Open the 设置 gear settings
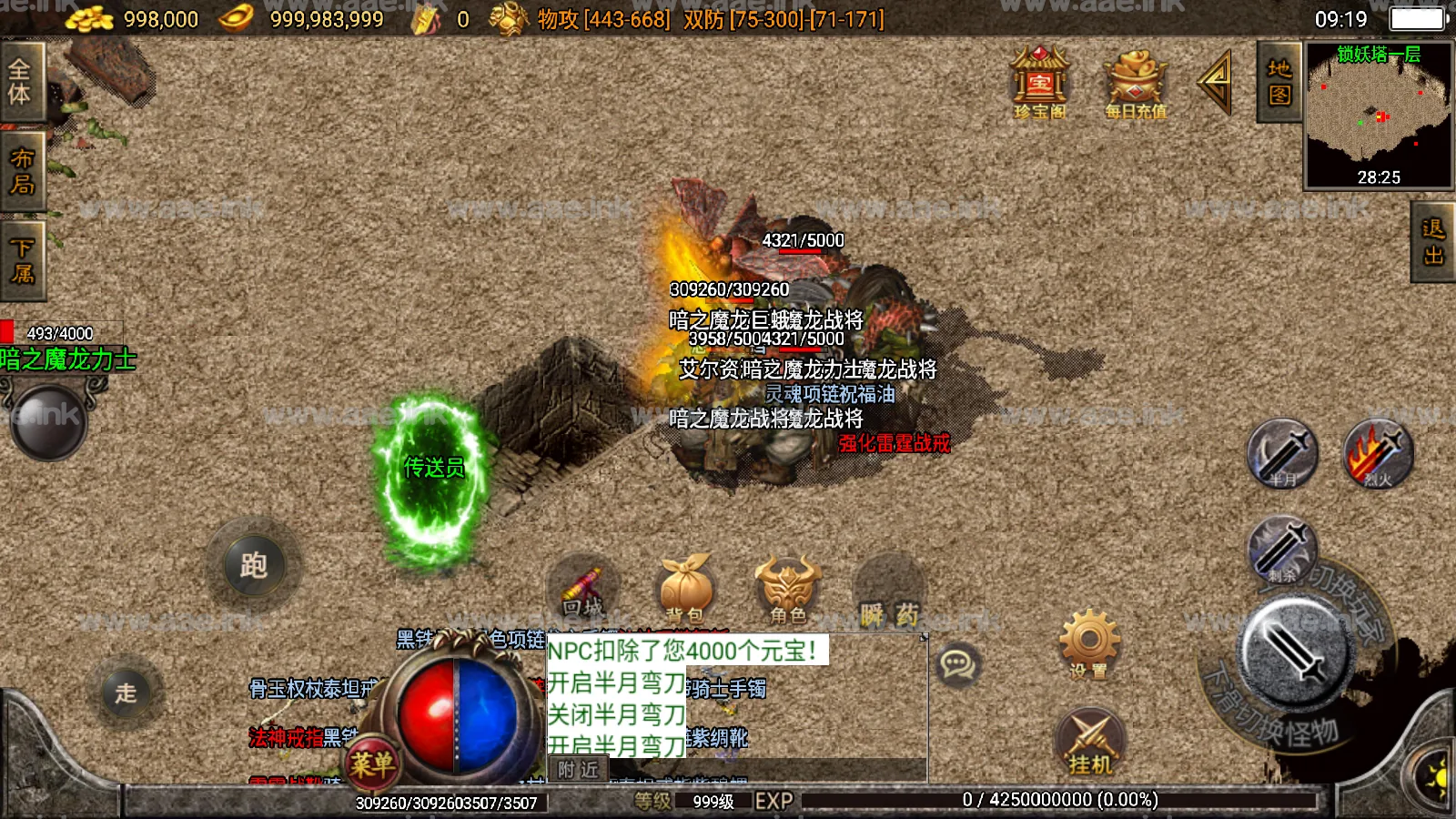The image size is (1456, 819). click(x=1089, y=645)
